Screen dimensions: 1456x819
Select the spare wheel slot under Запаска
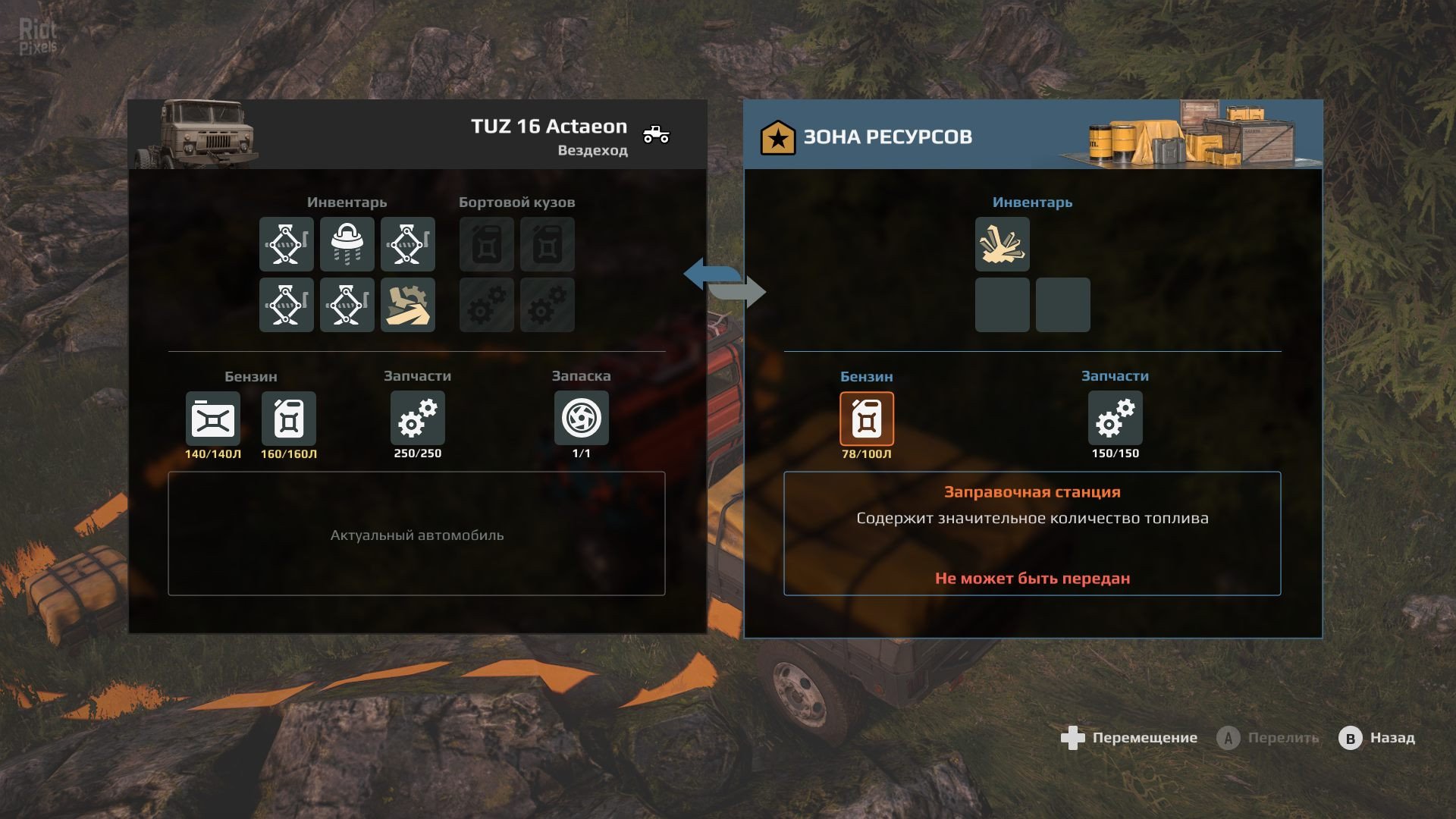pos(581,418)
